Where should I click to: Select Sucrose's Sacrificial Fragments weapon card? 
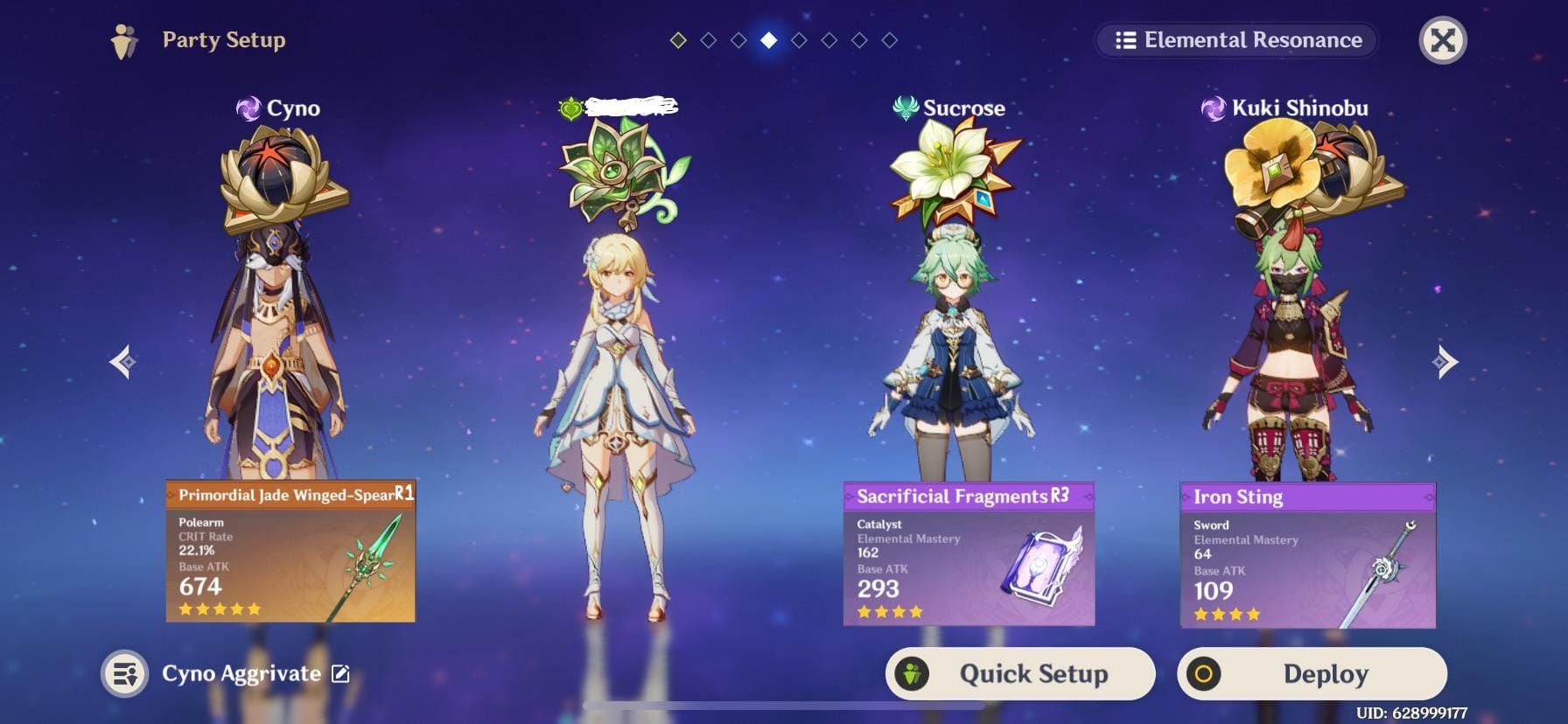(x=969, y=553)
